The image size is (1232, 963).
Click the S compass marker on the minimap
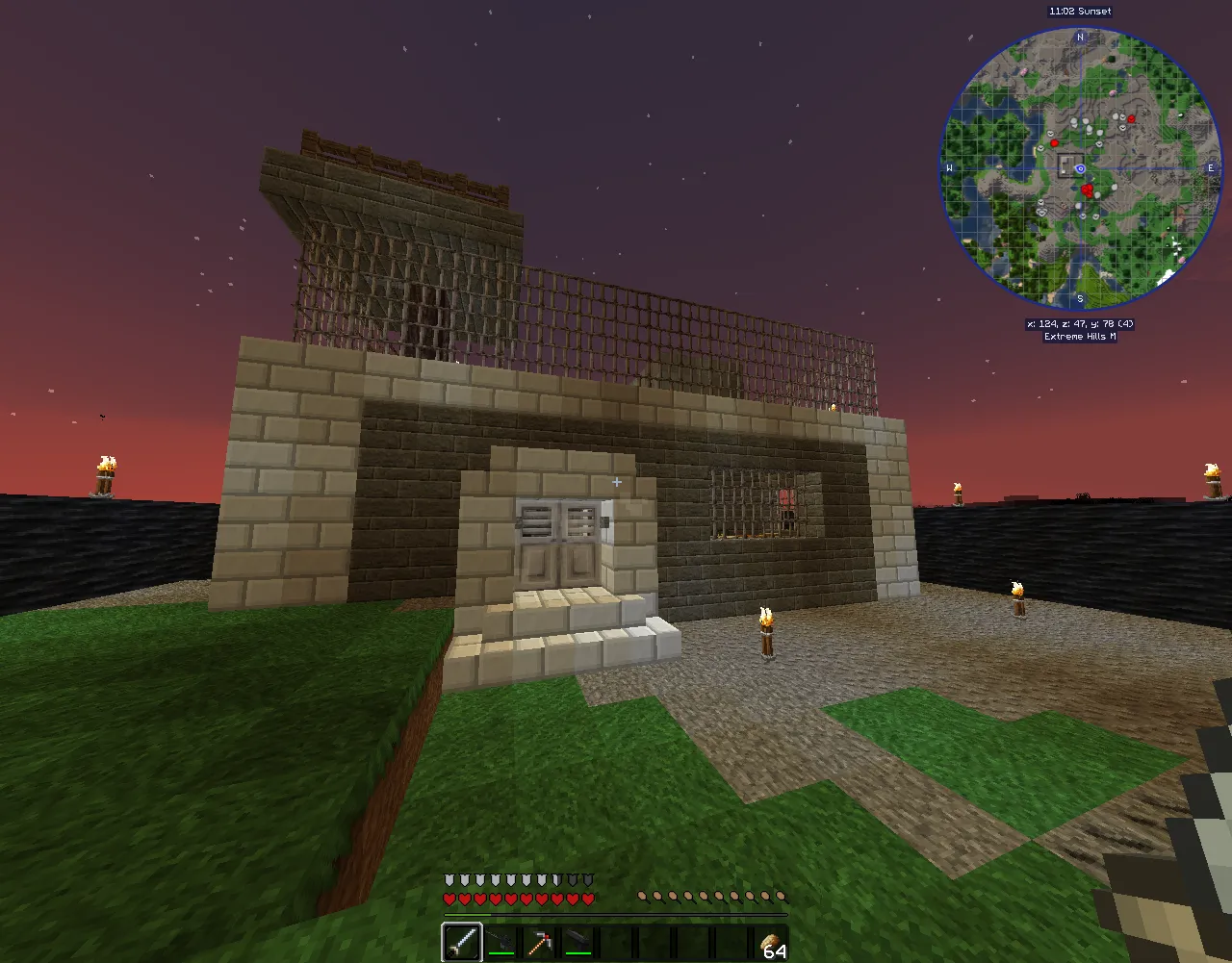pyautogui.click(x=1080, y=299)
